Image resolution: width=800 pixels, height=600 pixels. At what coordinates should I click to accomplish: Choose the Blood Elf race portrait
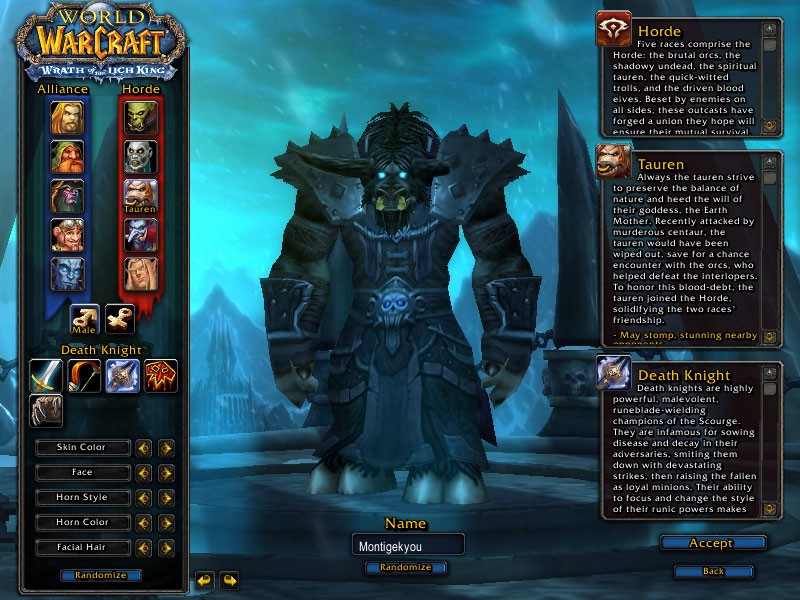point(140,274)
